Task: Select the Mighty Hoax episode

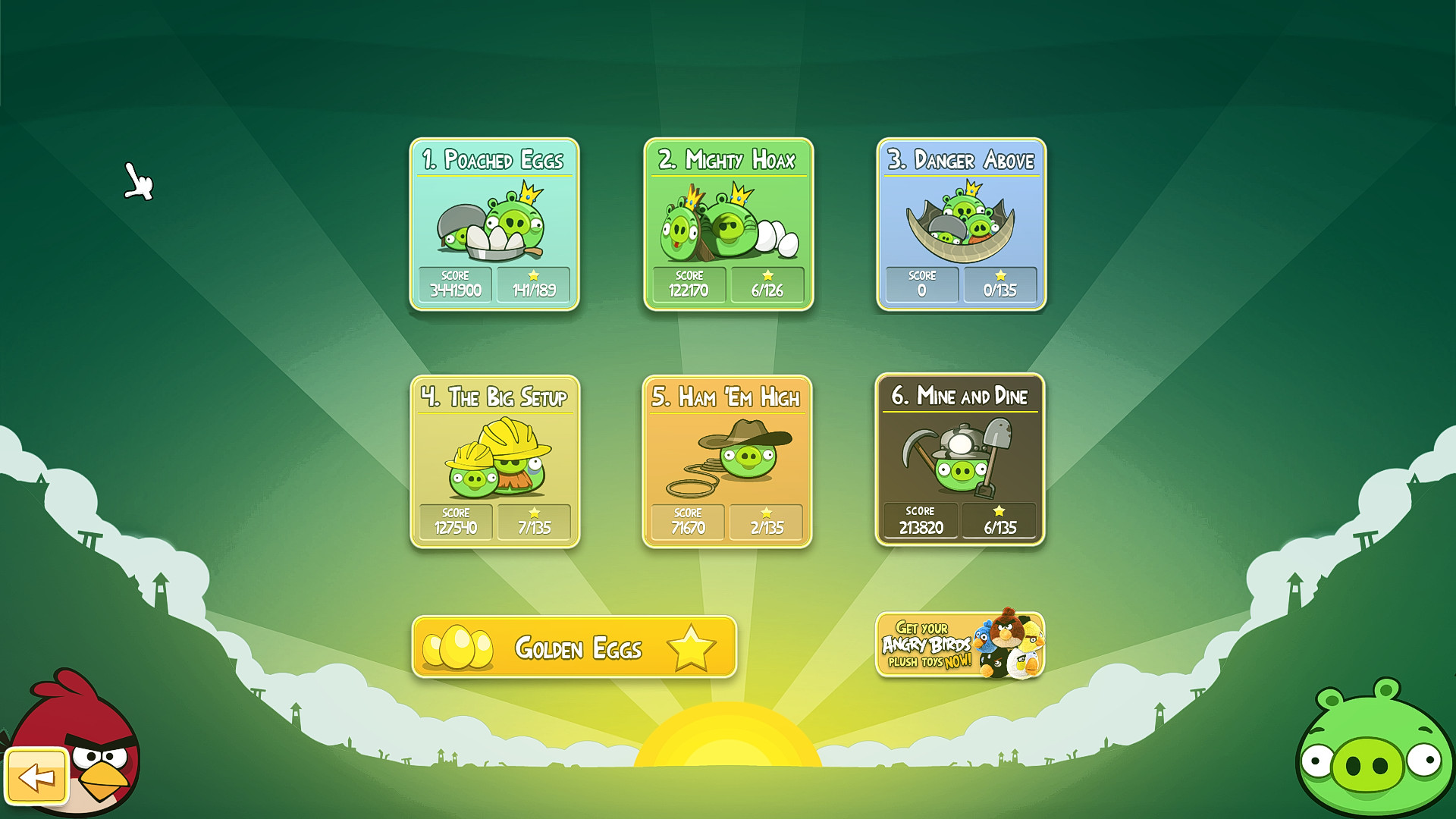Action: pyautogui.click(x=728, y=220)
